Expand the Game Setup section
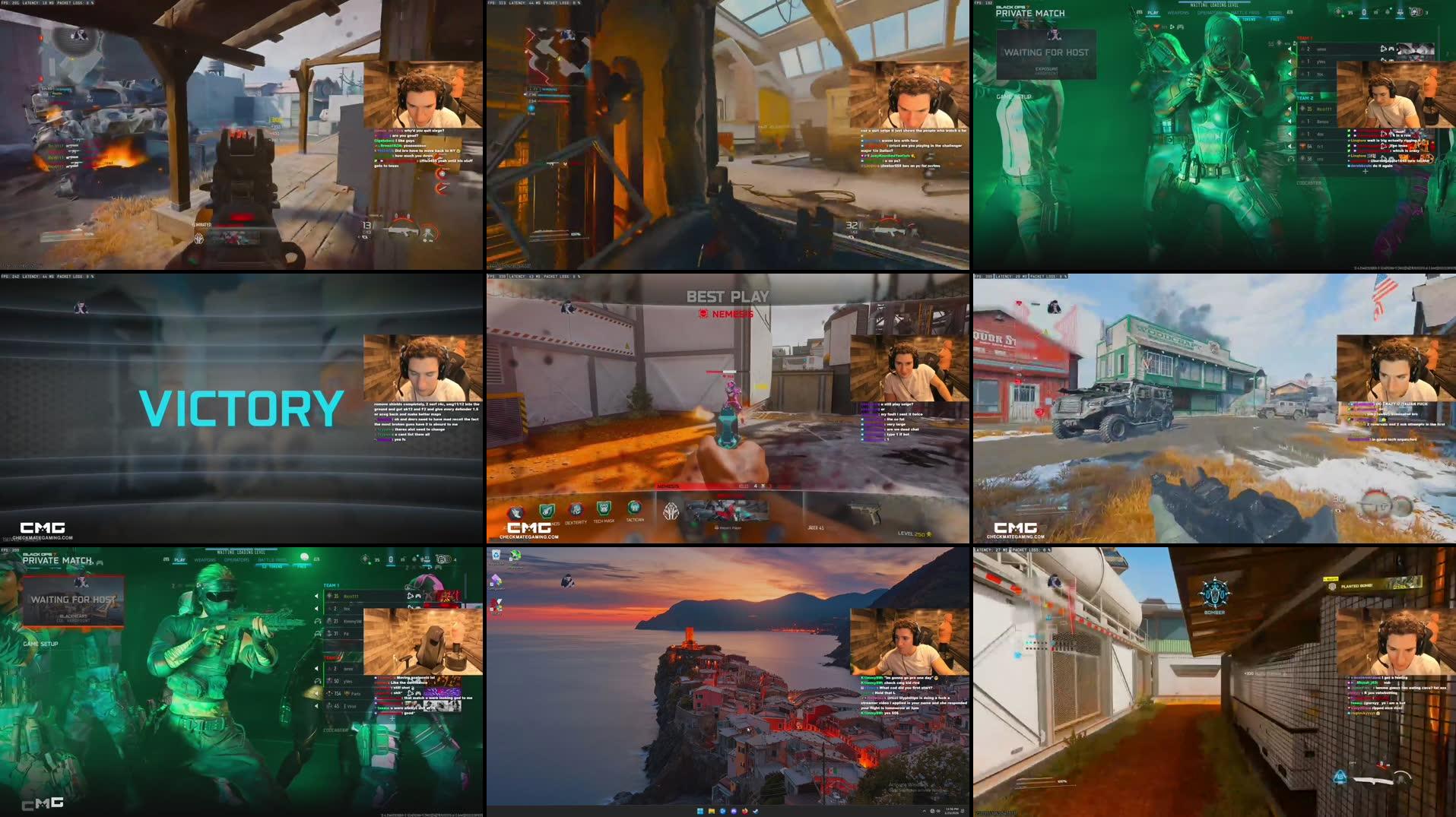Viewport: 1456px width, 817px height. (40, 644)
